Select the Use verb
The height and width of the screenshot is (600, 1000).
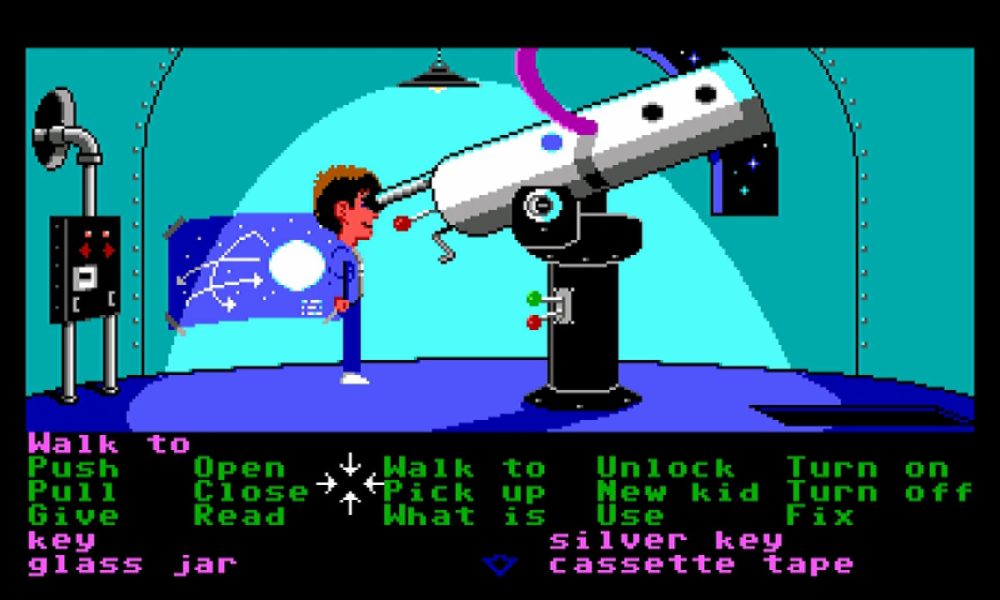pos(630,516)
